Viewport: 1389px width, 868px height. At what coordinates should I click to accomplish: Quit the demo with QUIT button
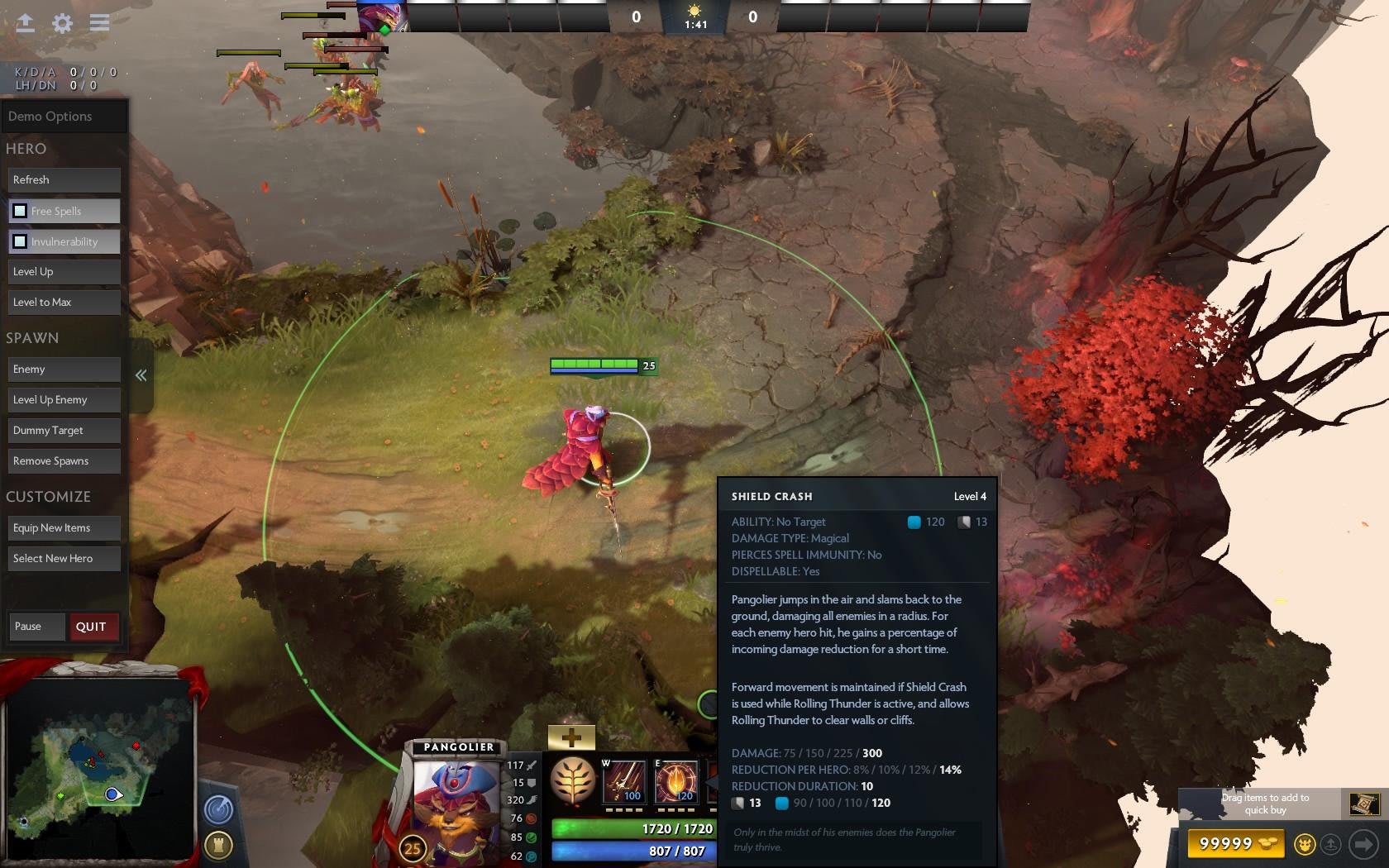point(92,627)
